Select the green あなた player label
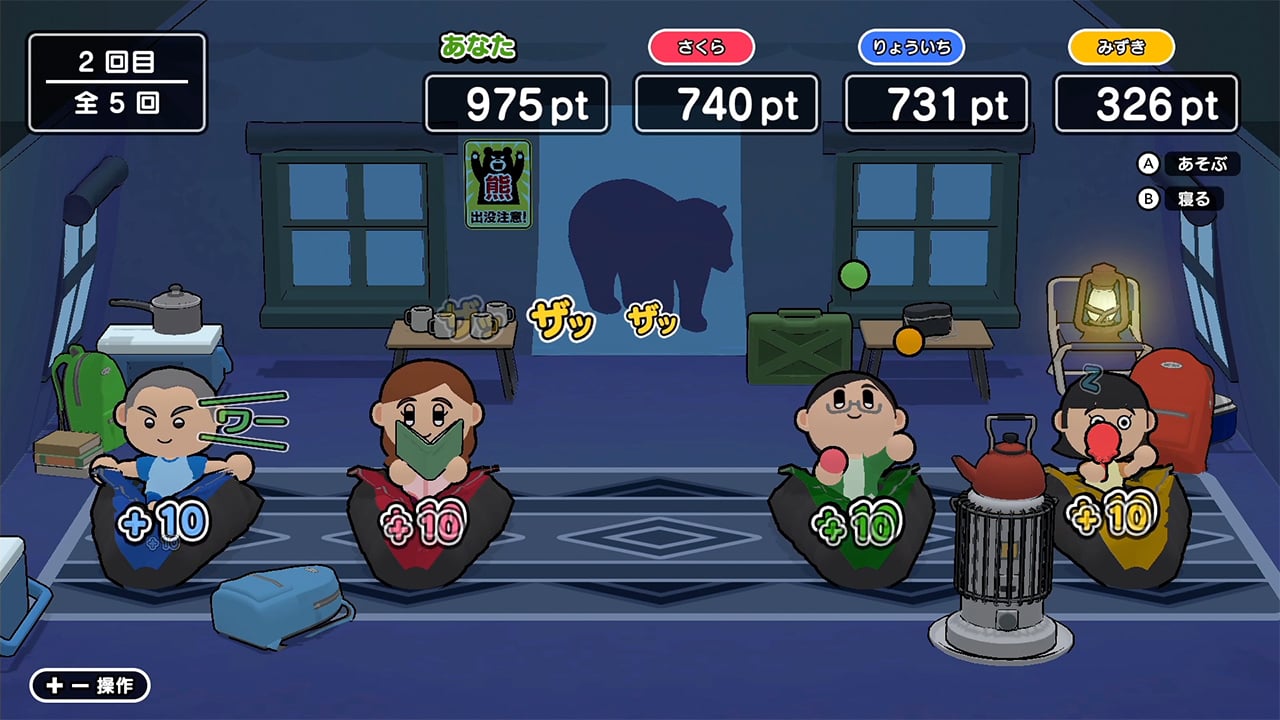Viewport: 1280px width, 720px height. point(478,46)
